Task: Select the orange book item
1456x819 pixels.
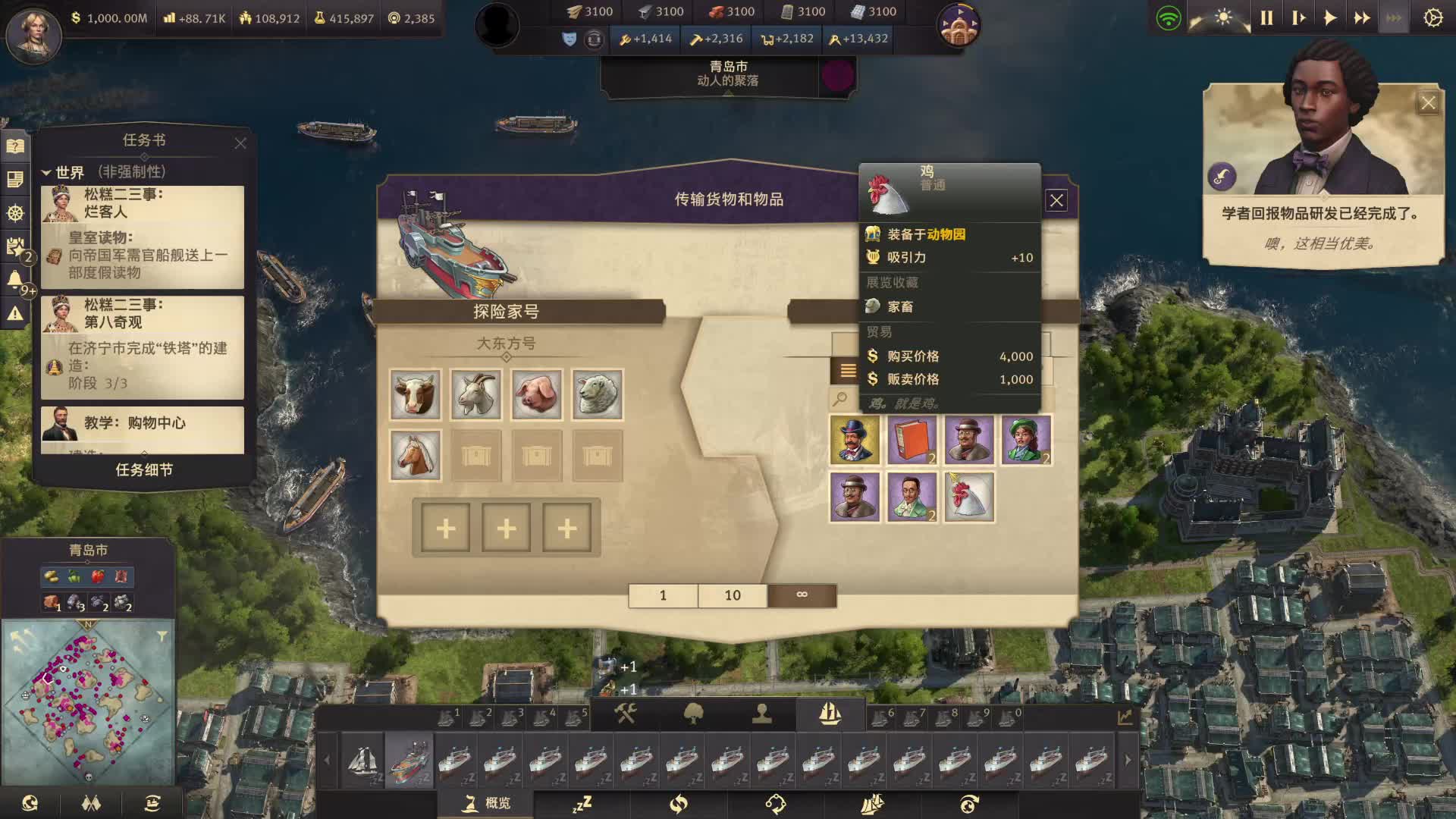Action: click(912, 440)
